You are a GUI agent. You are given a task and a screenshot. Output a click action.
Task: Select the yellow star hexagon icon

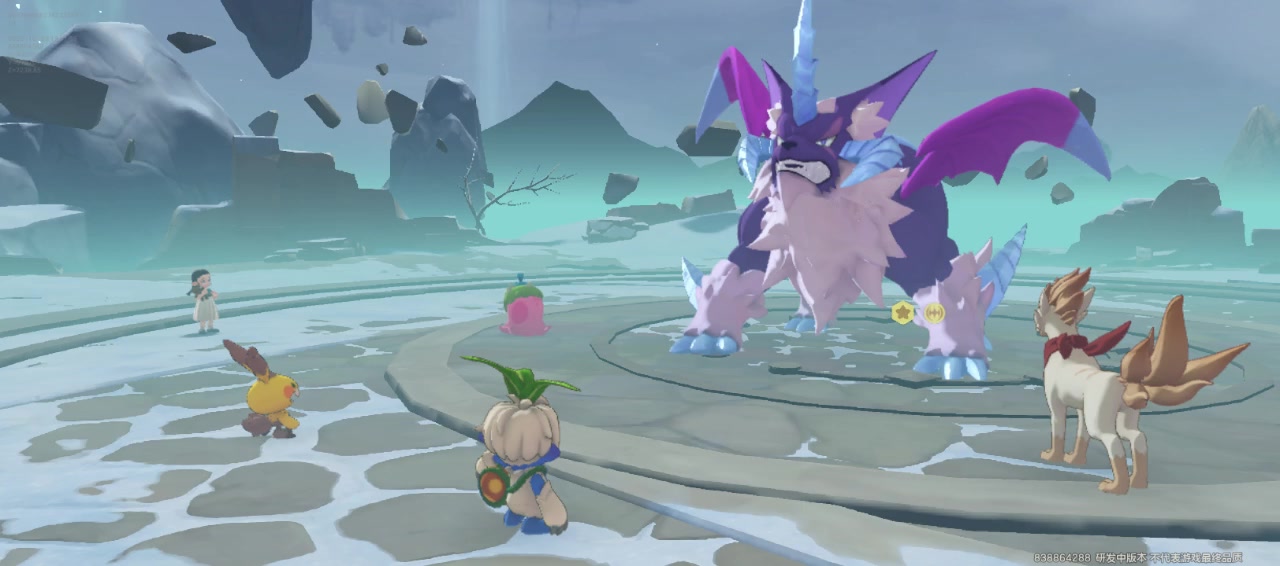click(x=904, y=312)
